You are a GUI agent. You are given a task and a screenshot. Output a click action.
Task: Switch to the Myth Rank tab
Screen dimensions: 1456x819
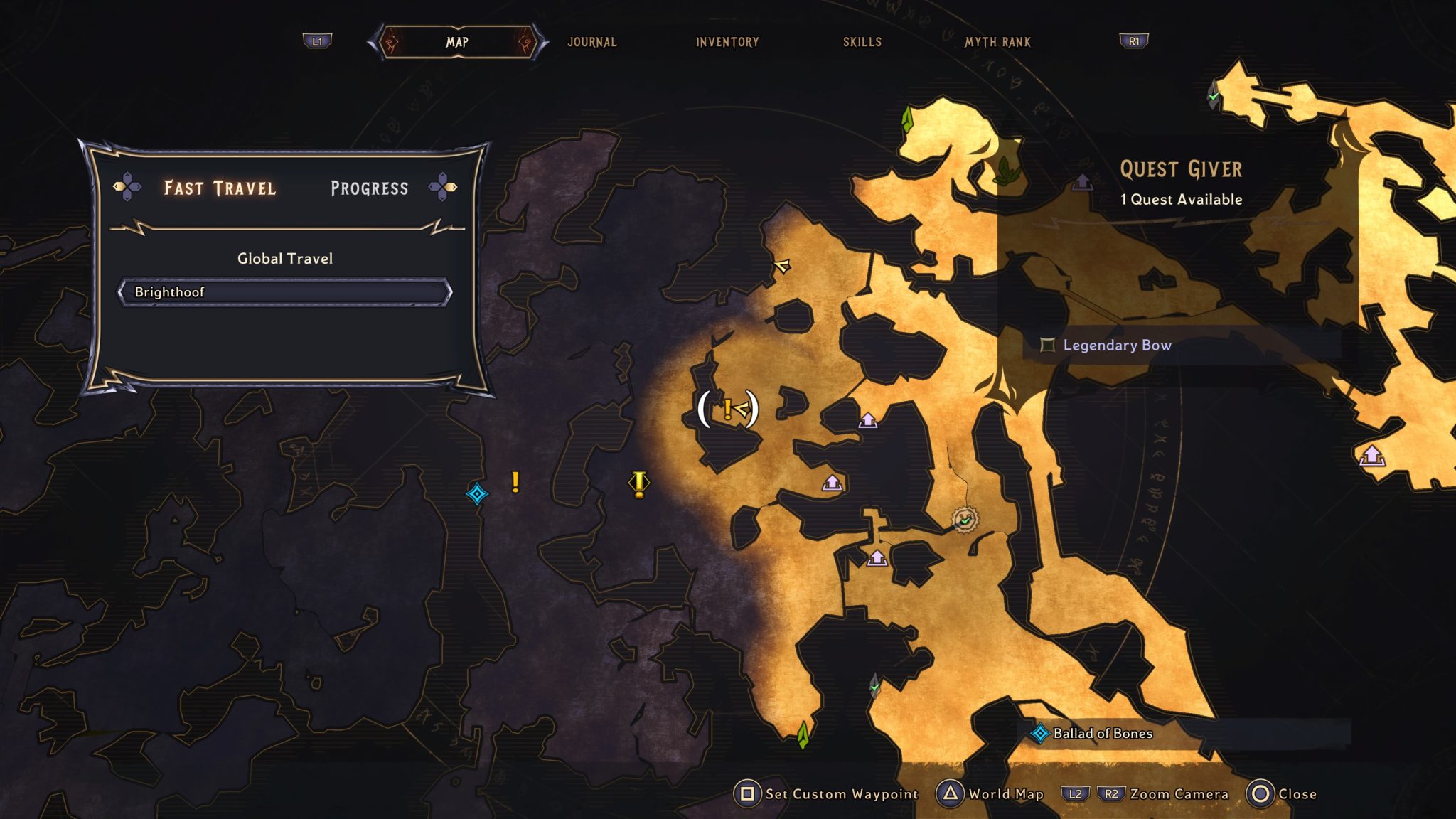pos(997,43)
